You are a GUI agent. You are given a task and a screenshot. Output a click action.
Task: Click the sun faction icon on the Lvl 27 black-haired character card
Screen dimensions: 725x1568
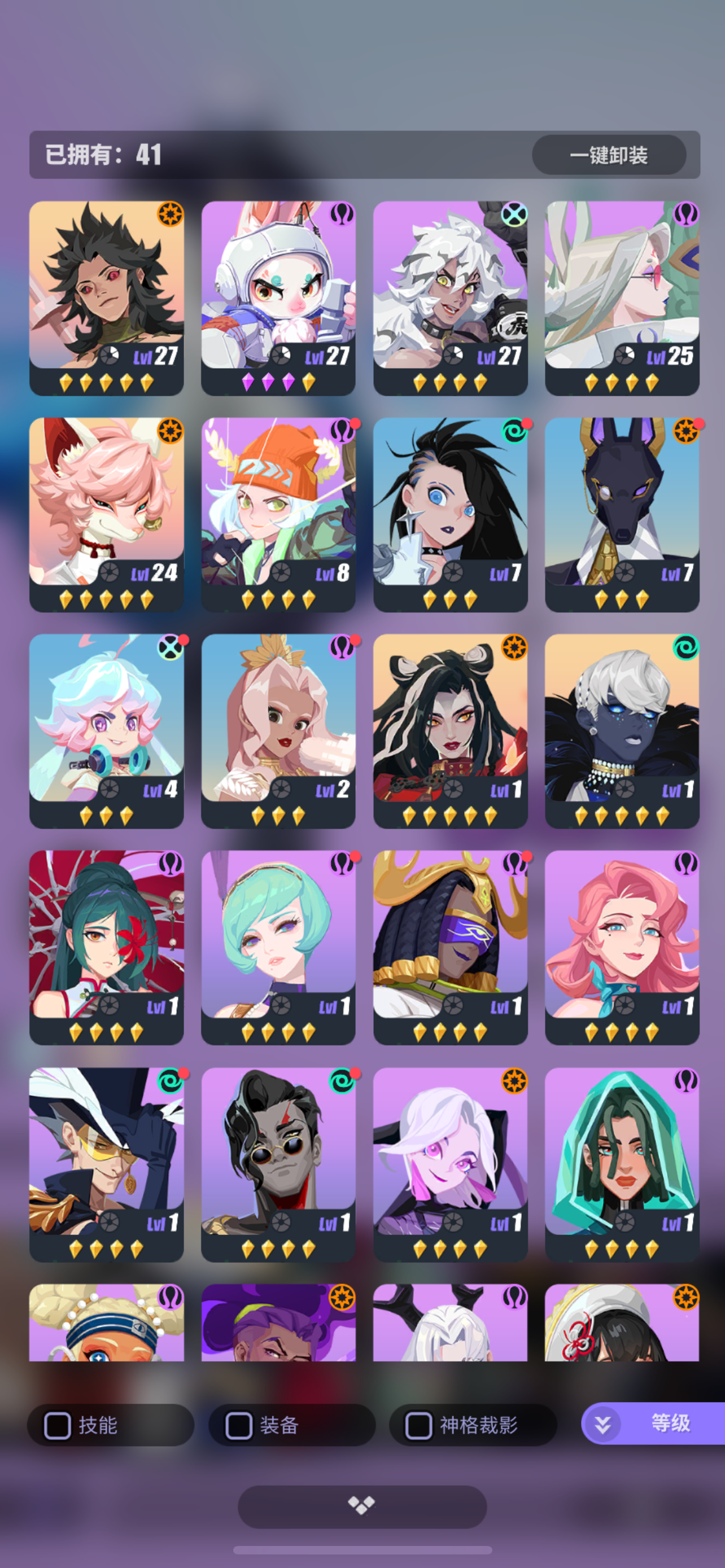(x=172, y=214)
